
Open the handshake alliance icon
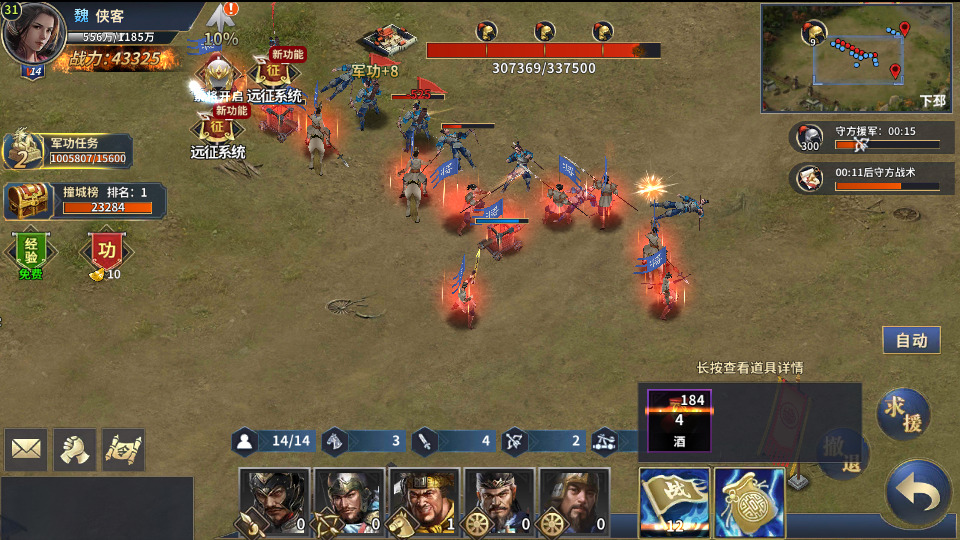pos(75,450)
